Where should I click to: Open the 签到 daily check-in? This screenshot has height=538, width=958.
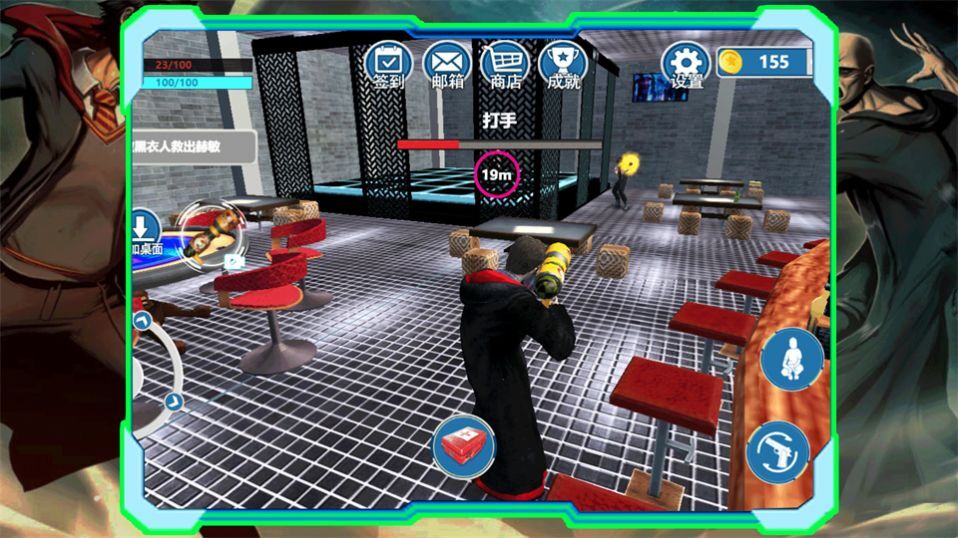coord(388,64)
